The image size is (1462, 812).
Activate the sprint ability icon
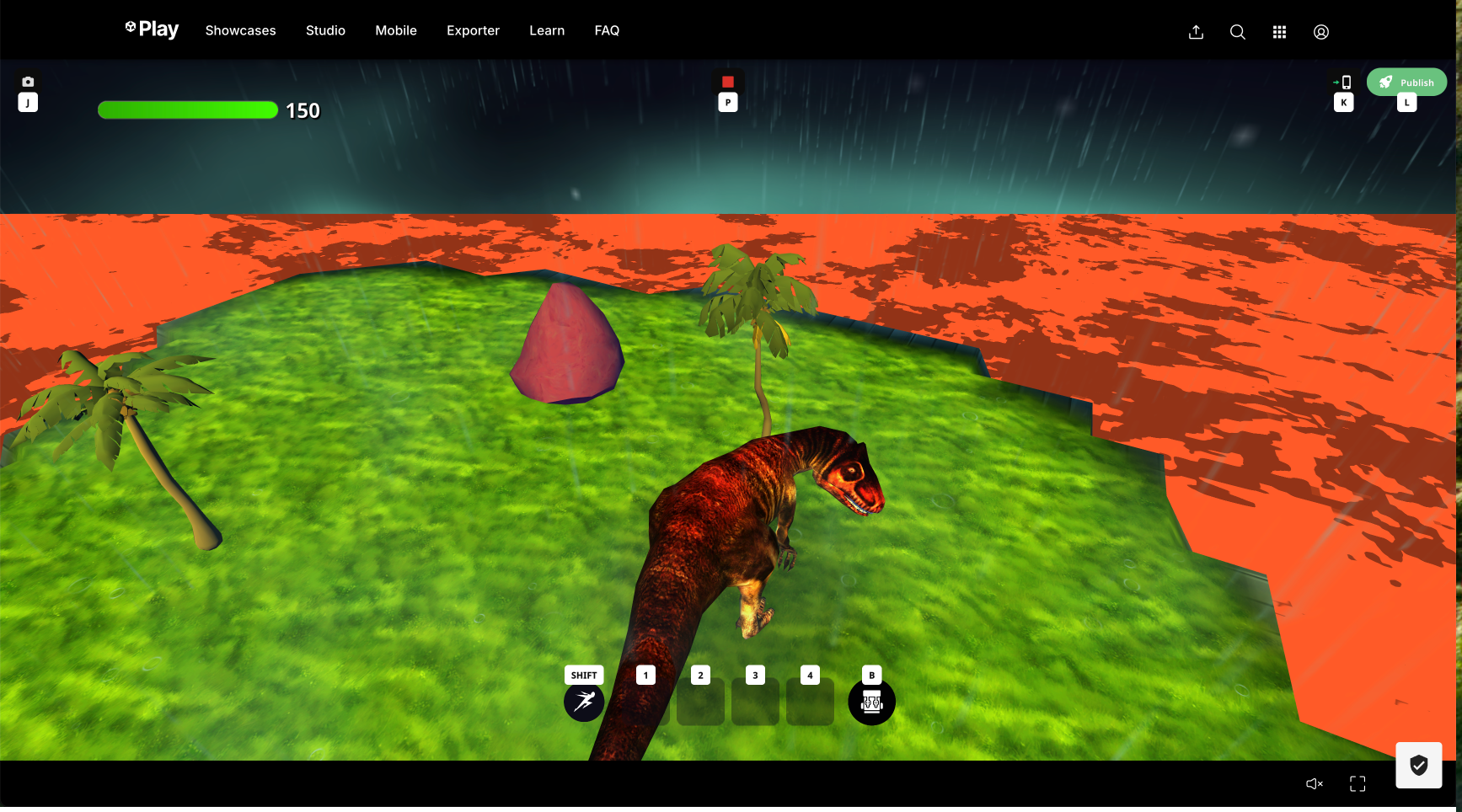(584, 702)
